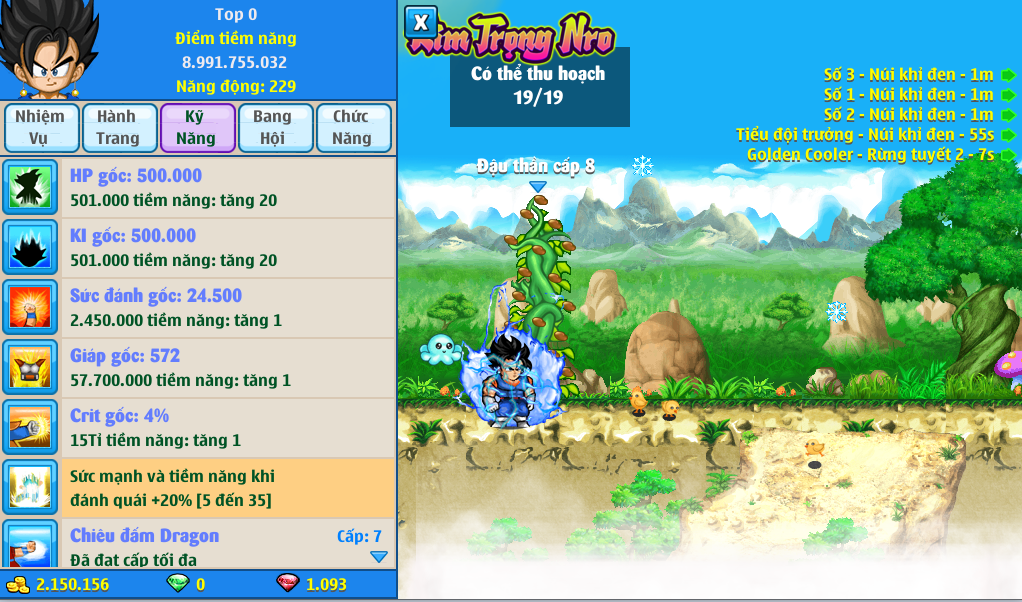1022x602 pixels.
Task: Show the Bang Hội tab
Action: click(x=275, y=128)
